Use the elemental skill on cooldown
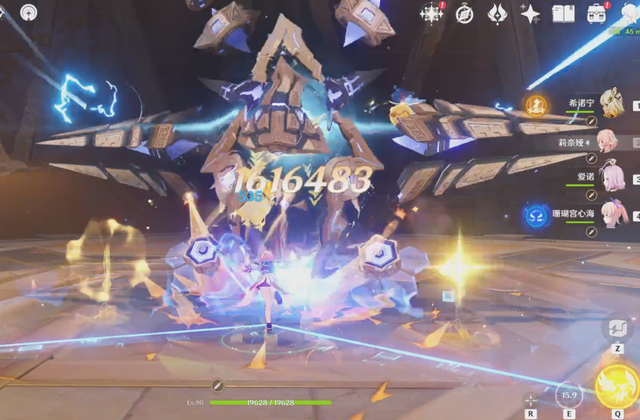Screen dimensions: 640x420 pos(568,395)
